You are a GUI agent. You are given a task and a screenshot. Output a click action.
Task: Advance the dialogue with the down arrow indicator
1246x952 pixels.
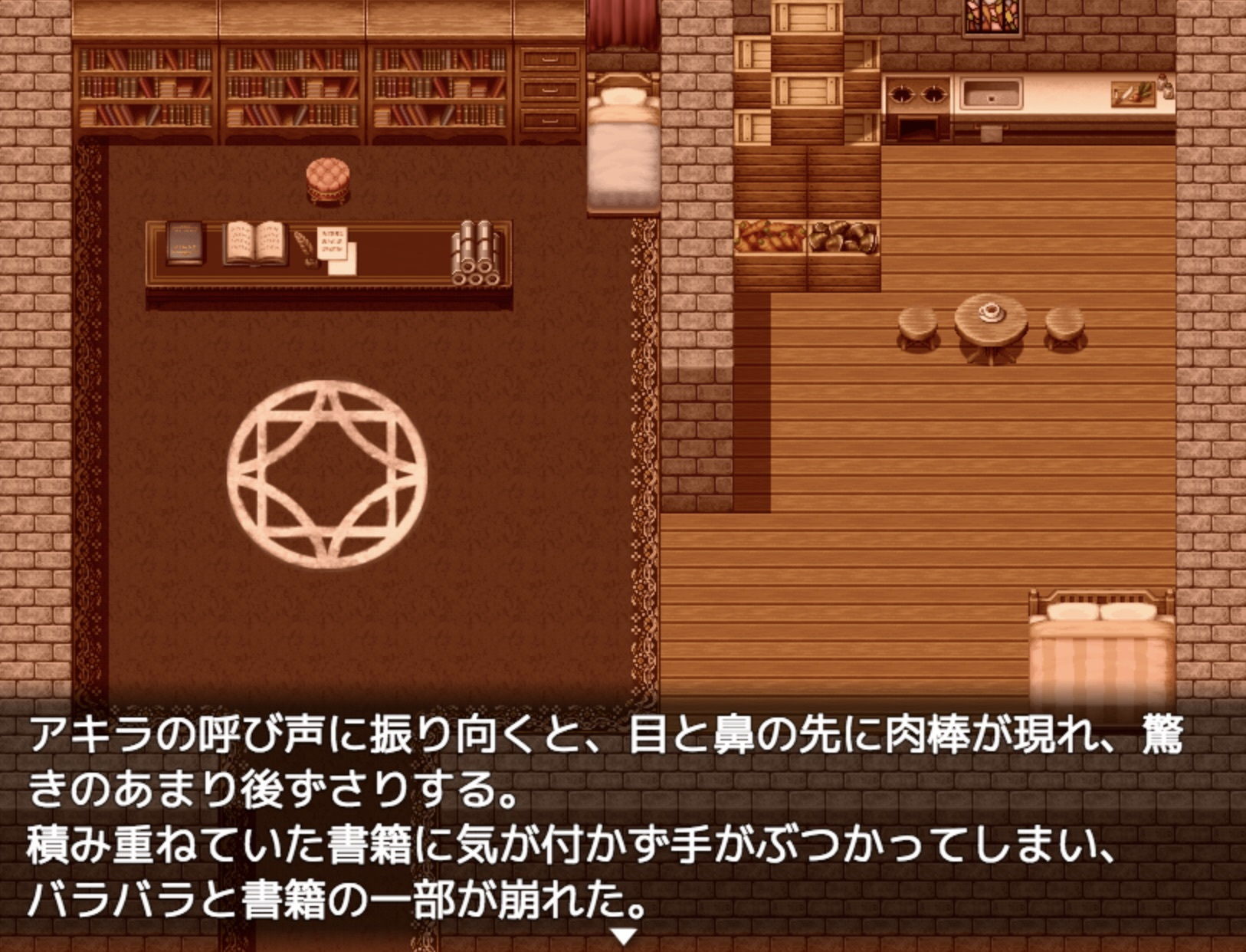(625, 937)
